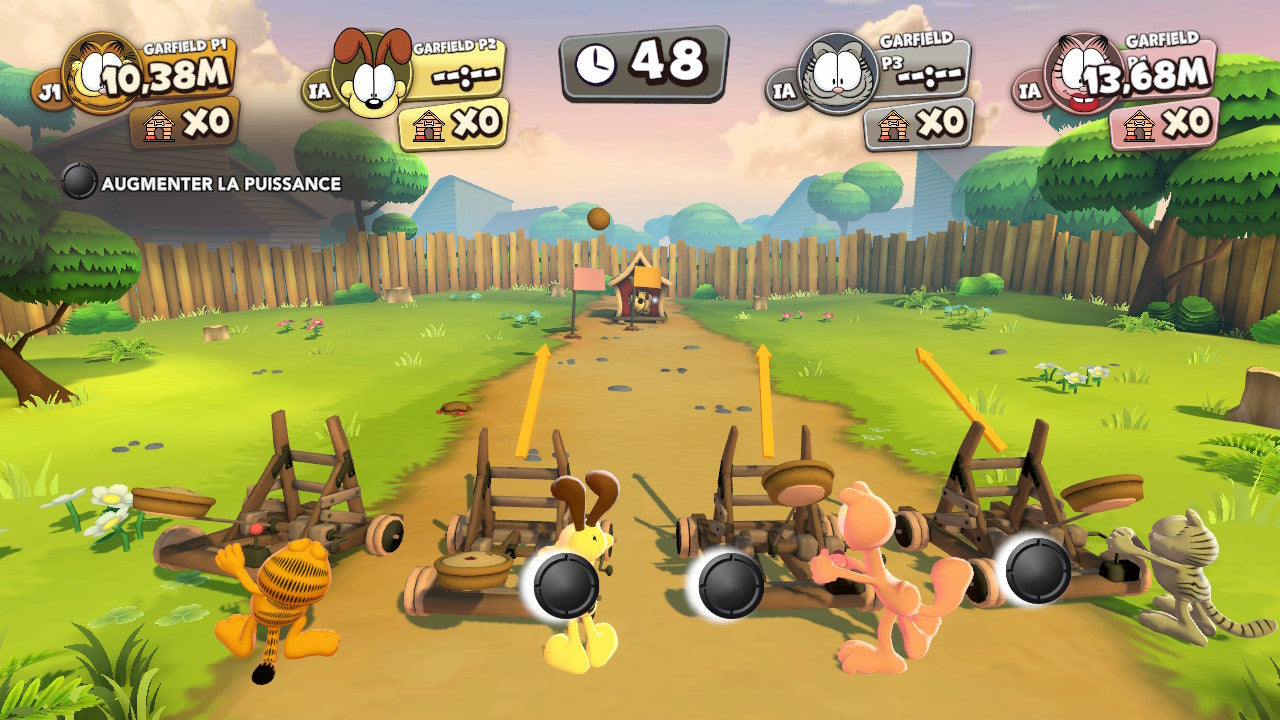Select Odie's portrait in the P2 panel
1280x720 pixels.
click(x=370, y=75)
